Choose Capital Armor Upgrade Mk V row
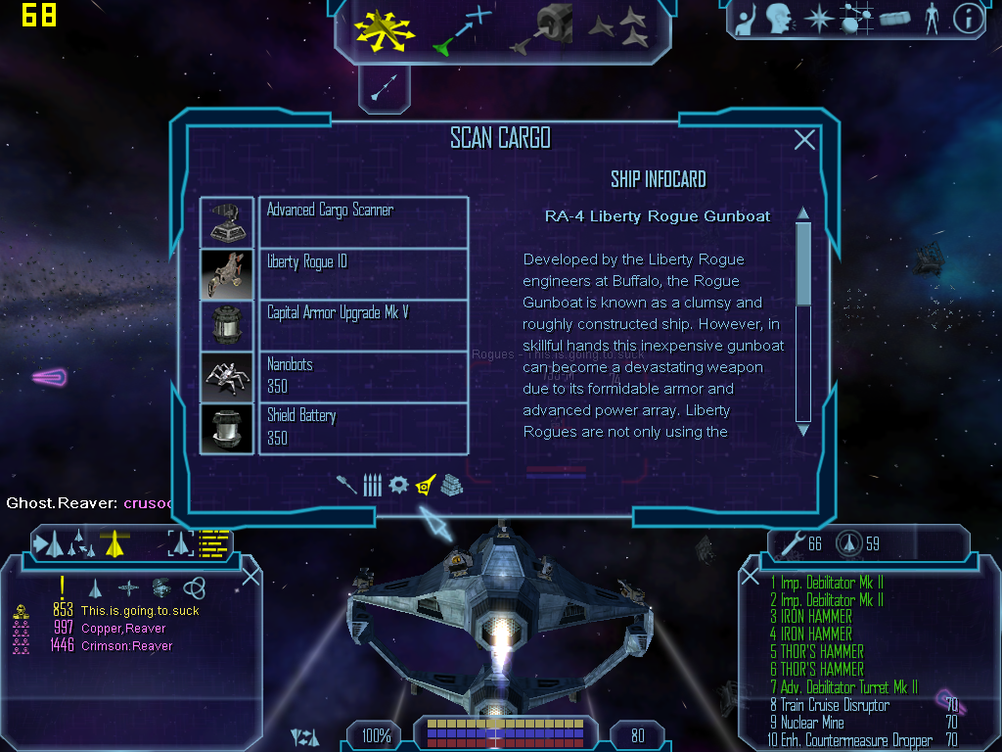The height and width of the screenshot is (752, 1002). pos(363,325)
